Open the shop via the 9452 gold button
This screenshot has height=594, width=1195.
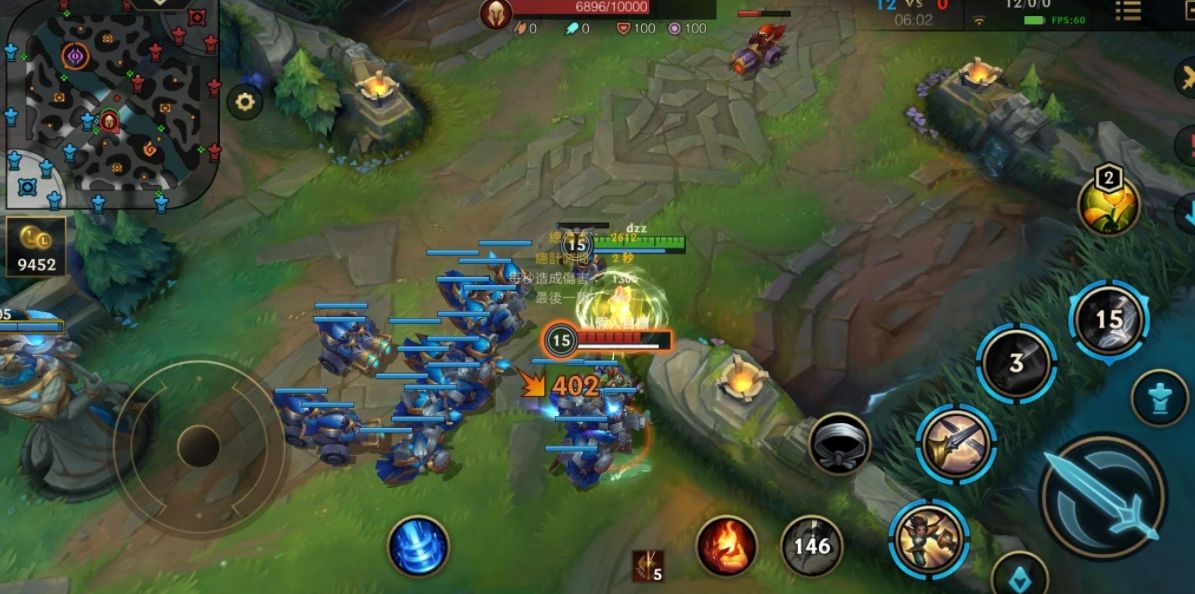36,246
